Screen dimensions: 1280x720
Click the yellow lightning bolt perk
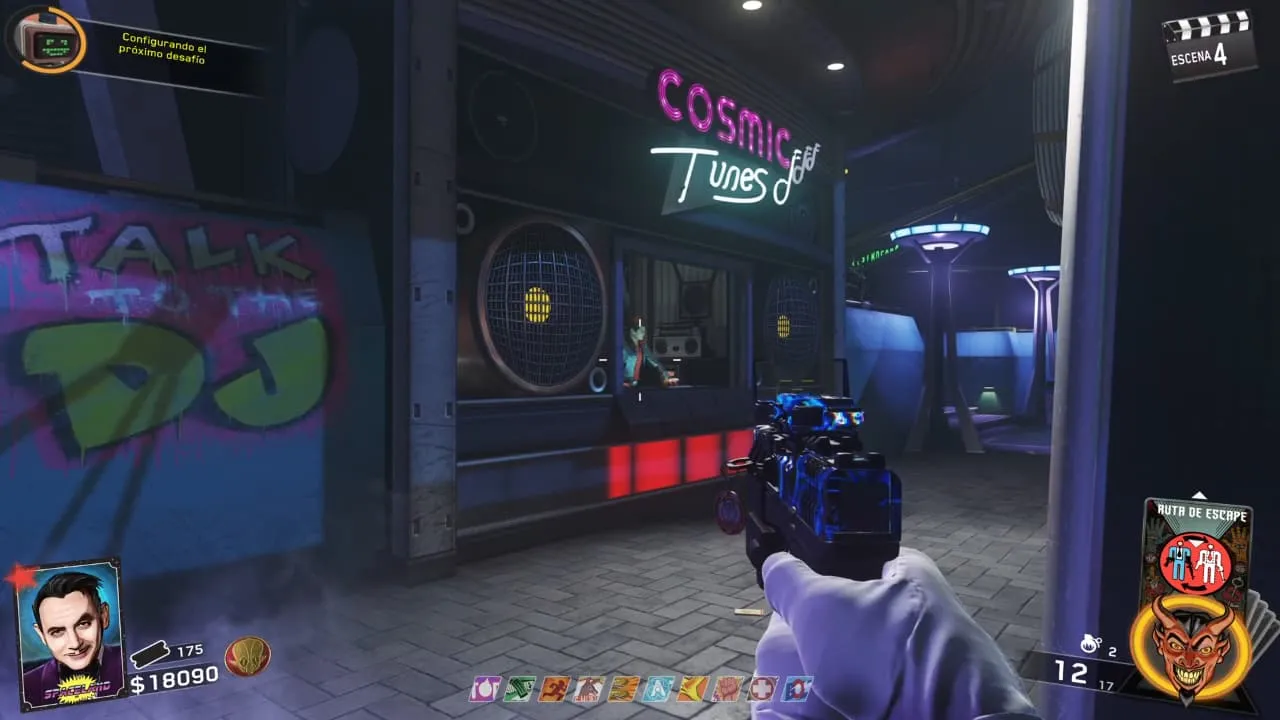pyautogui.click(x=692, y=688)
